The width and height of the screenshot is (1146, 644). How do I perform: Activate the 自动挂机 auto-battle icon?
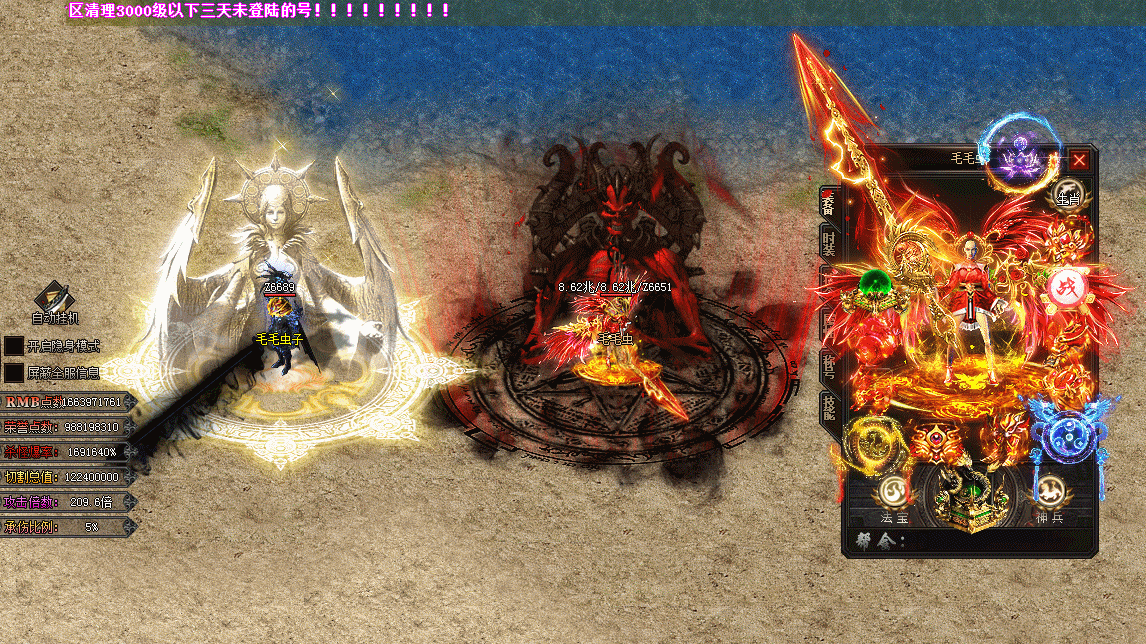click(x=53, y=298)
